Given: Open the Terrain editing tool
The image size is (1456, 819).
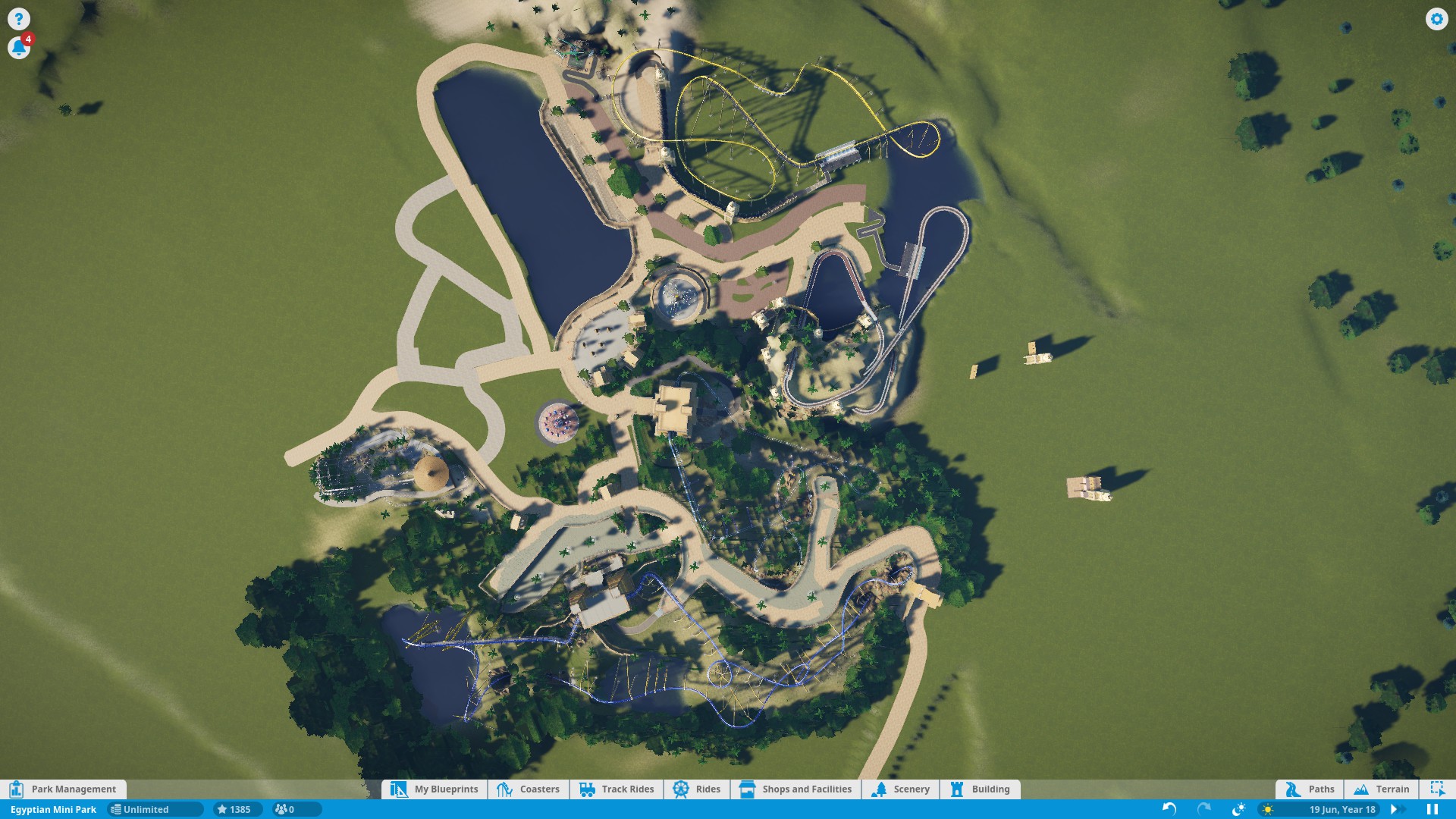Looking at the screenshot, I should point(1382,789).
